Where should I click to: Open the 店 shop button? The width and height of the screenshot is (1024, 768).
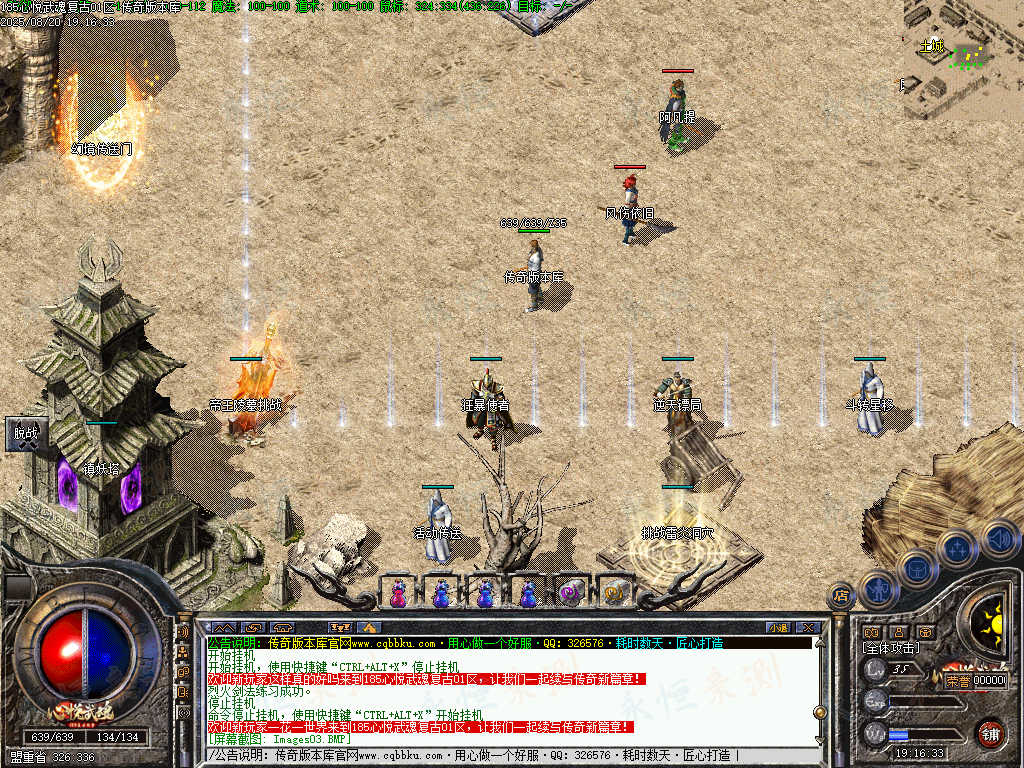tap(841, 596)
